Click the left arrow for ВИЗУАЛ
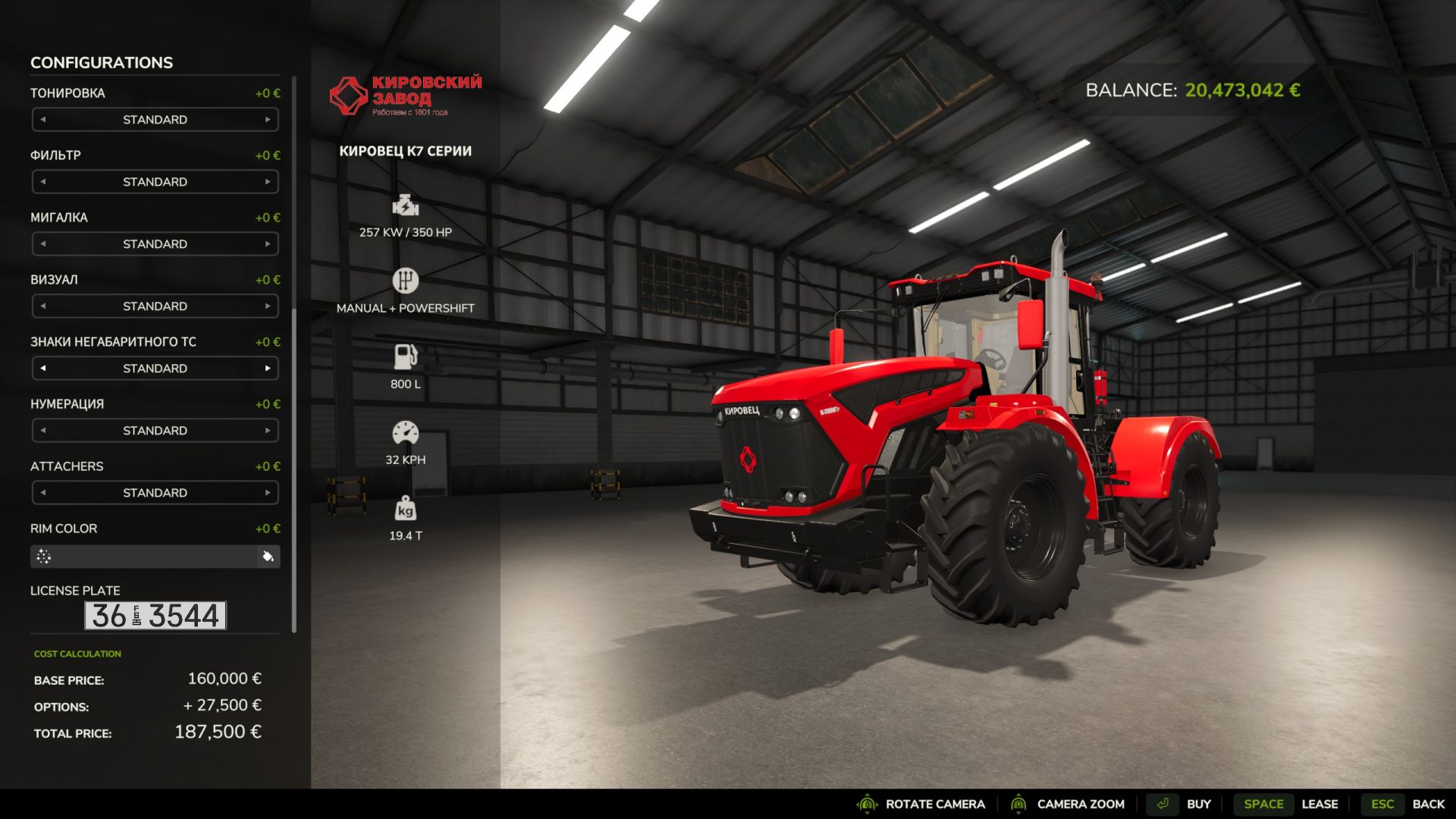Viewport: 1456px width, 819px height. click(x=43, y=306)
